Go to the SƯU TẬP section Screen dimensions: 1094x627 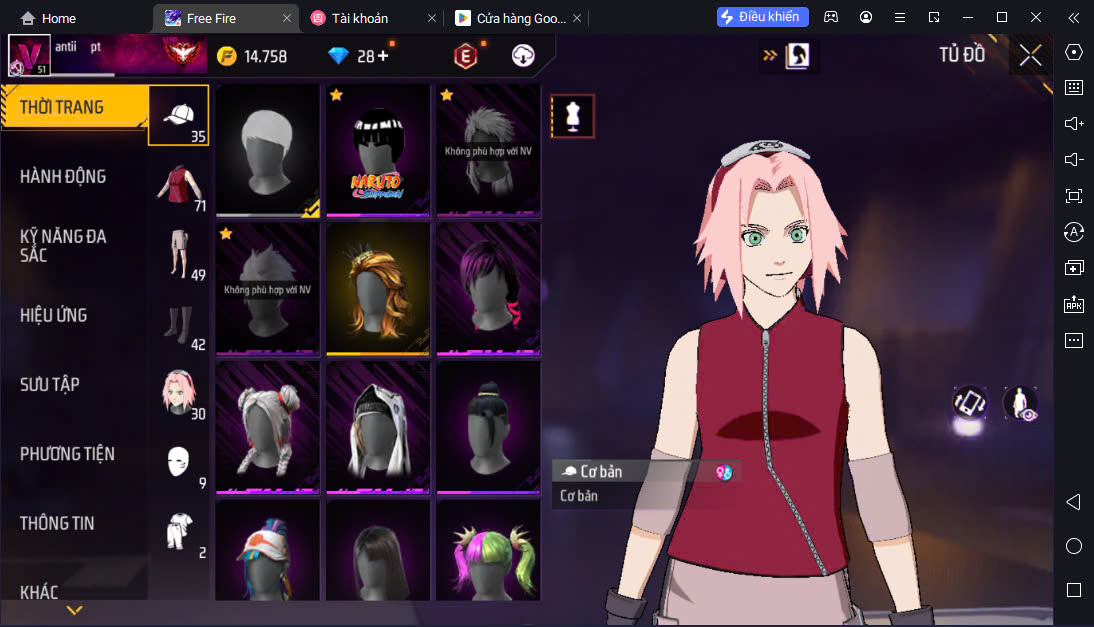click(x=50, y=384)
